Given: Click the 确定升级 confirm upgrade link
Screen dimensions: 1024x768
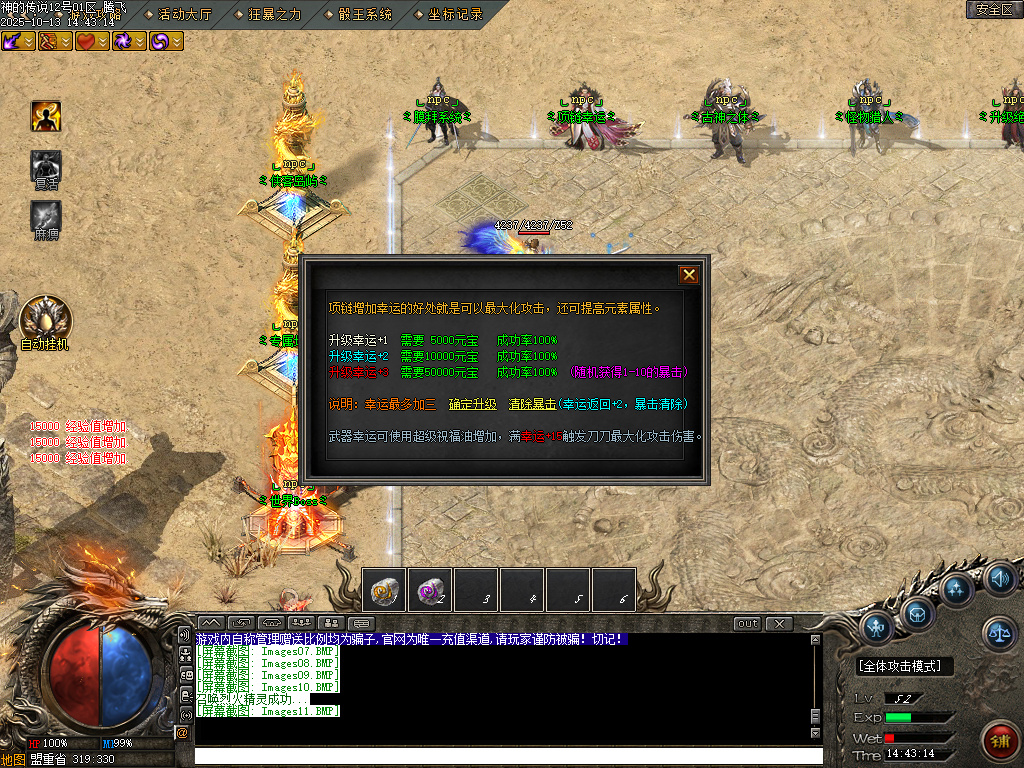Looking at the screenshot, I should (472, 404).
